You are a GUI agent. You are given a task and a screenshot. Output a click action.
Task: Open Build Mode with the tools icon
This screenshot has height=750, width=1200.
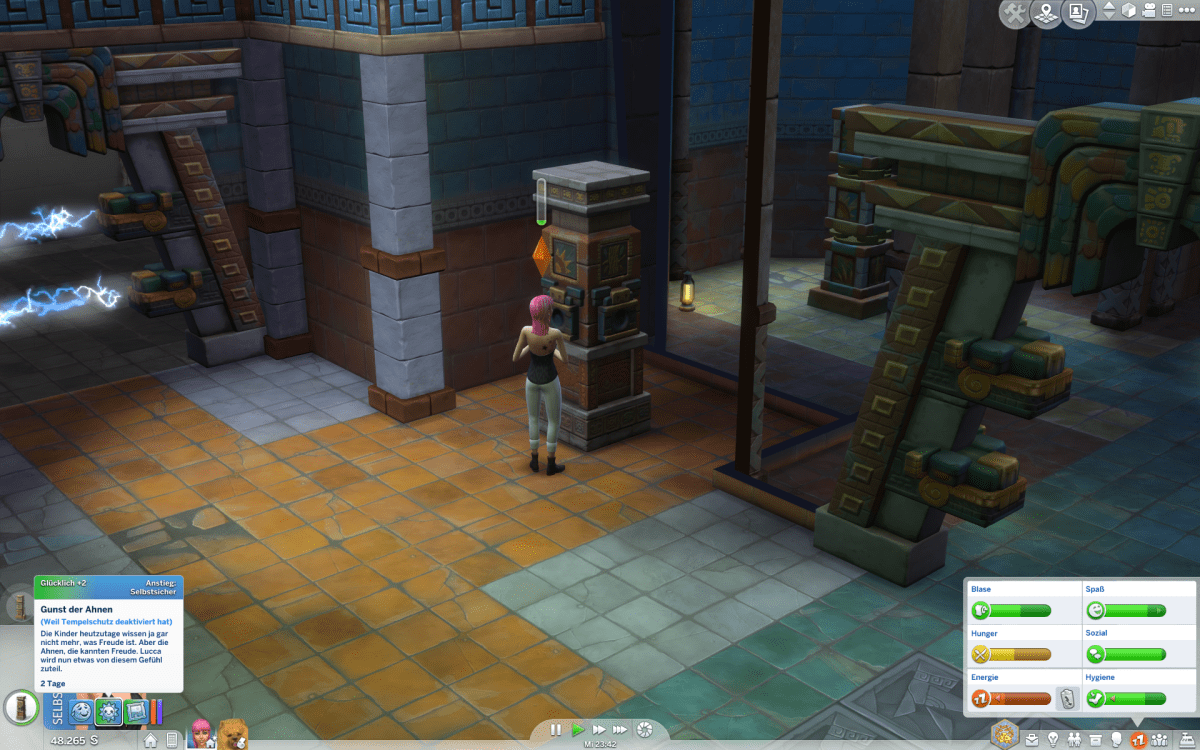(1014, 14)
